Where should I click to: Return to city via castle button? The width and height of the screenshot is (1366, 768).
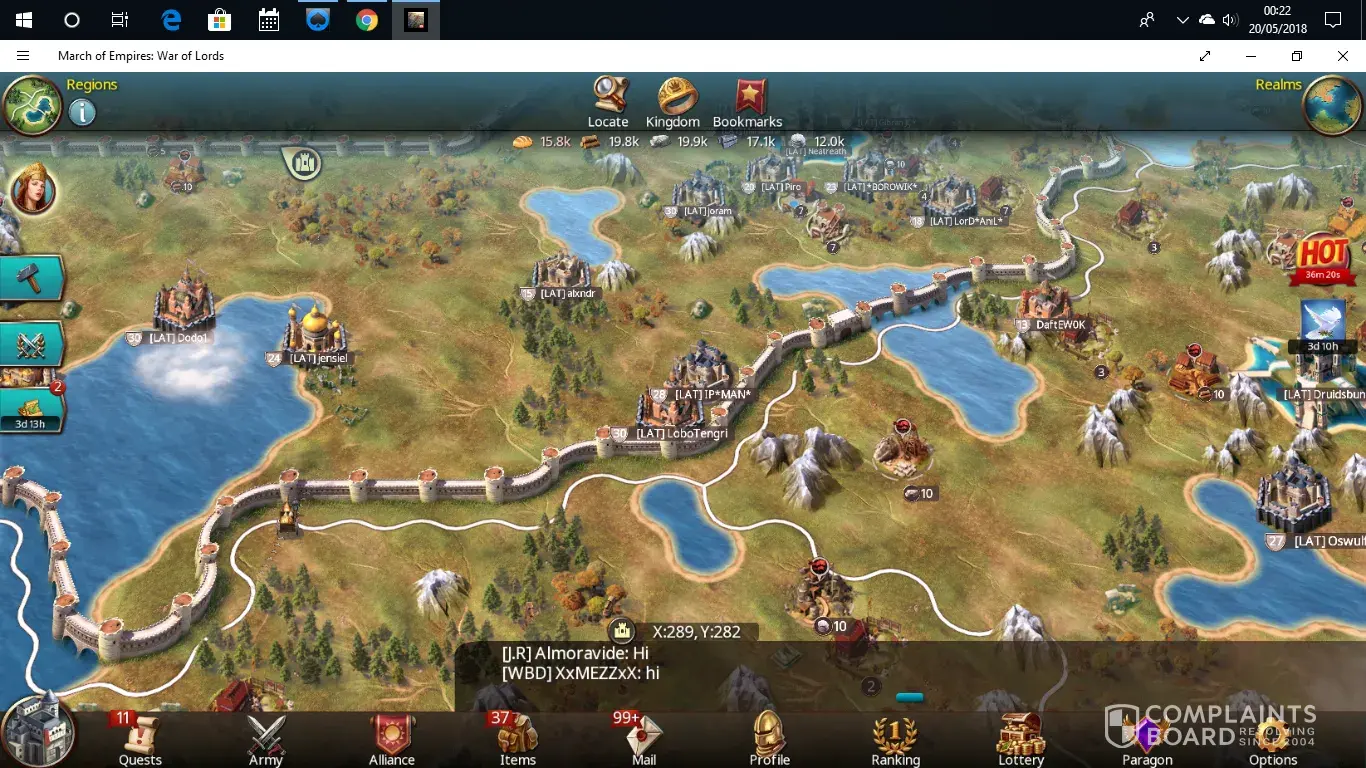tap(38, 729)
